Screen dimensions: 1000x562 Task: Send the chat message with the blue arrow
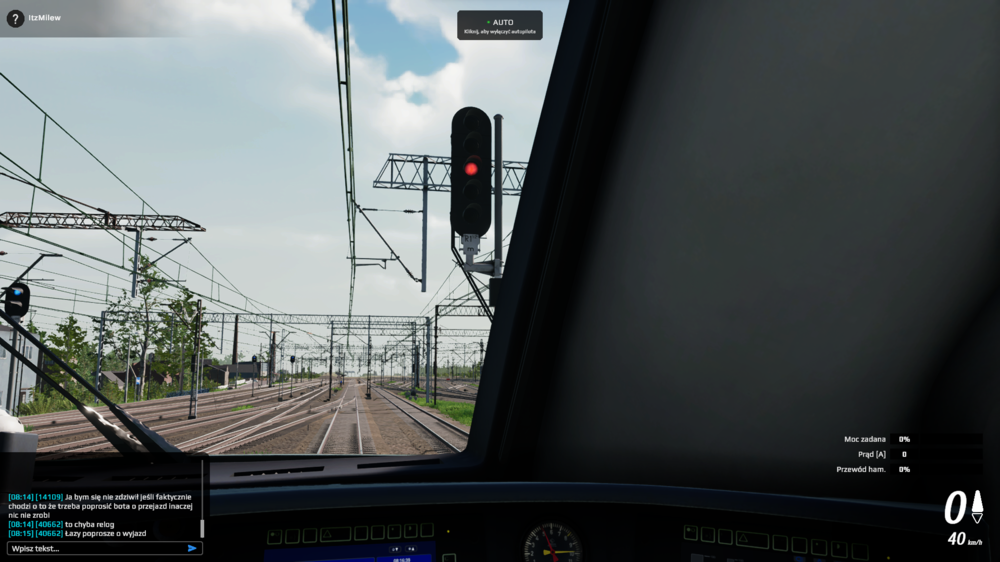click(192, 548)
